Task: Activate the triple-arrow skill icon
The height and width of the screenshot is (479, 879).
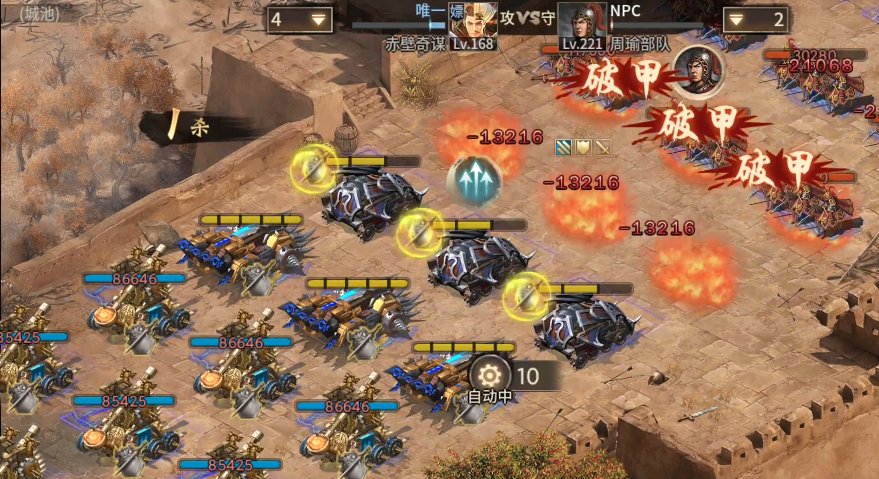Action: click(478, 180)
